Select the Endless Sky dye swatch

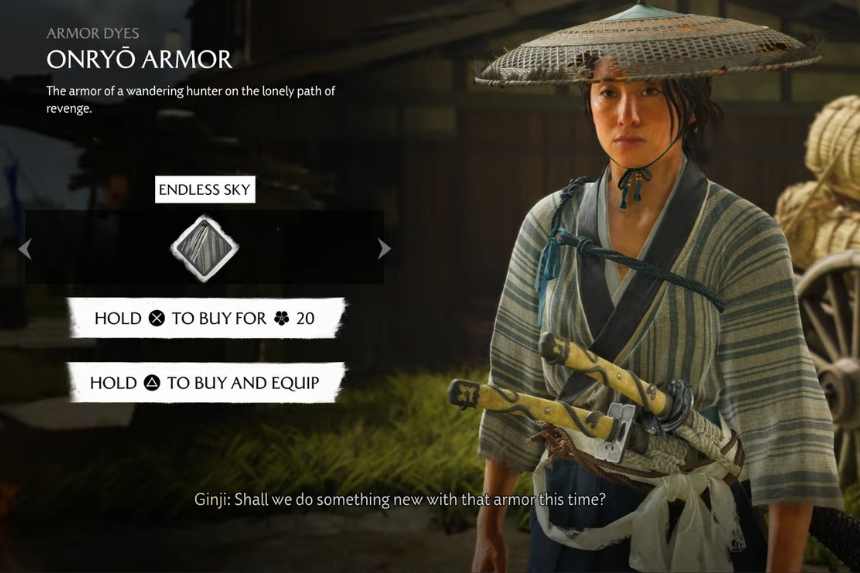[x=204, y=248]
